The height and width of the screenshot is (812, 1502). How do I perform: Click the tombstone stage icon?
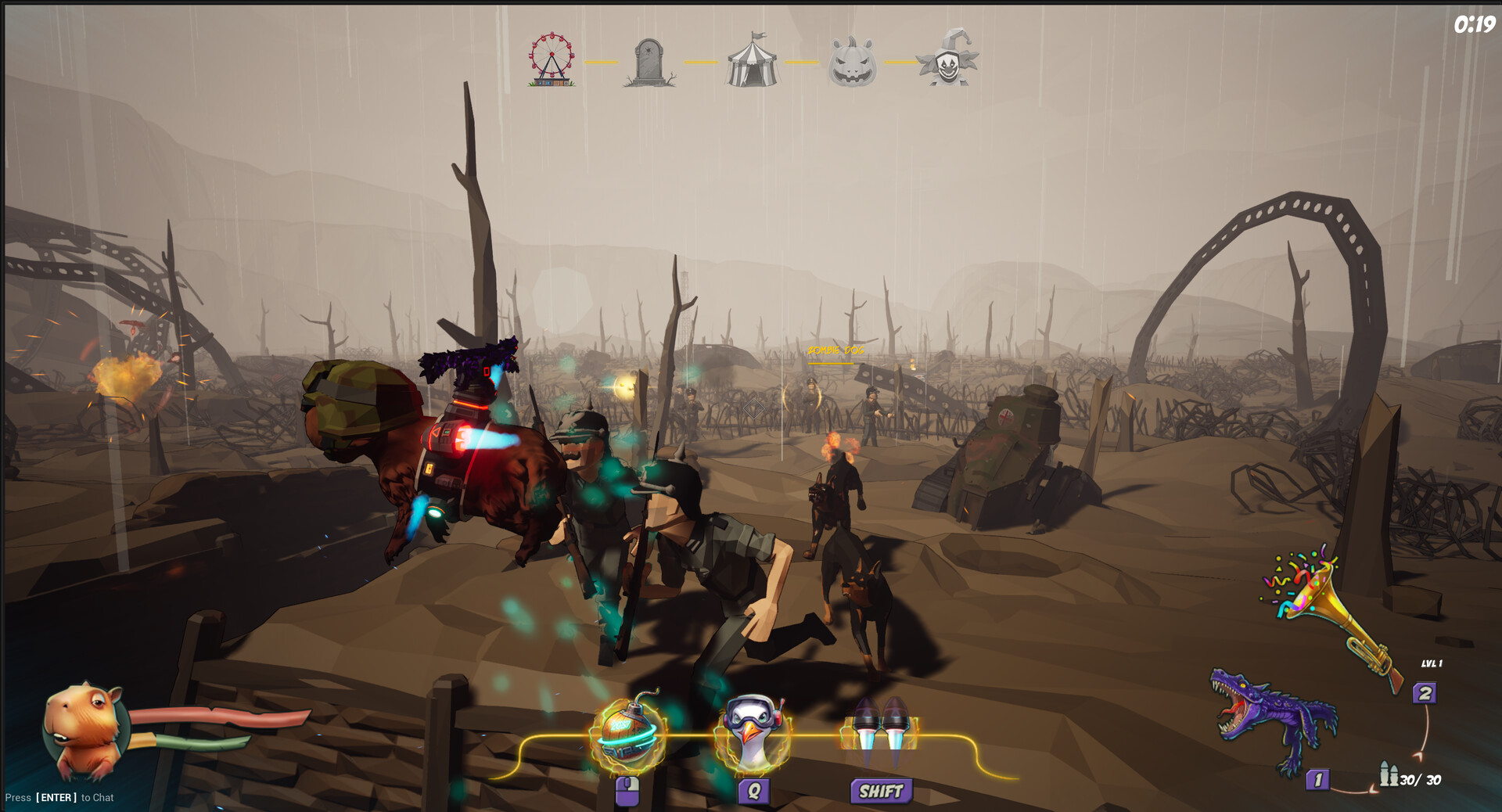click(x=647, y=63)
